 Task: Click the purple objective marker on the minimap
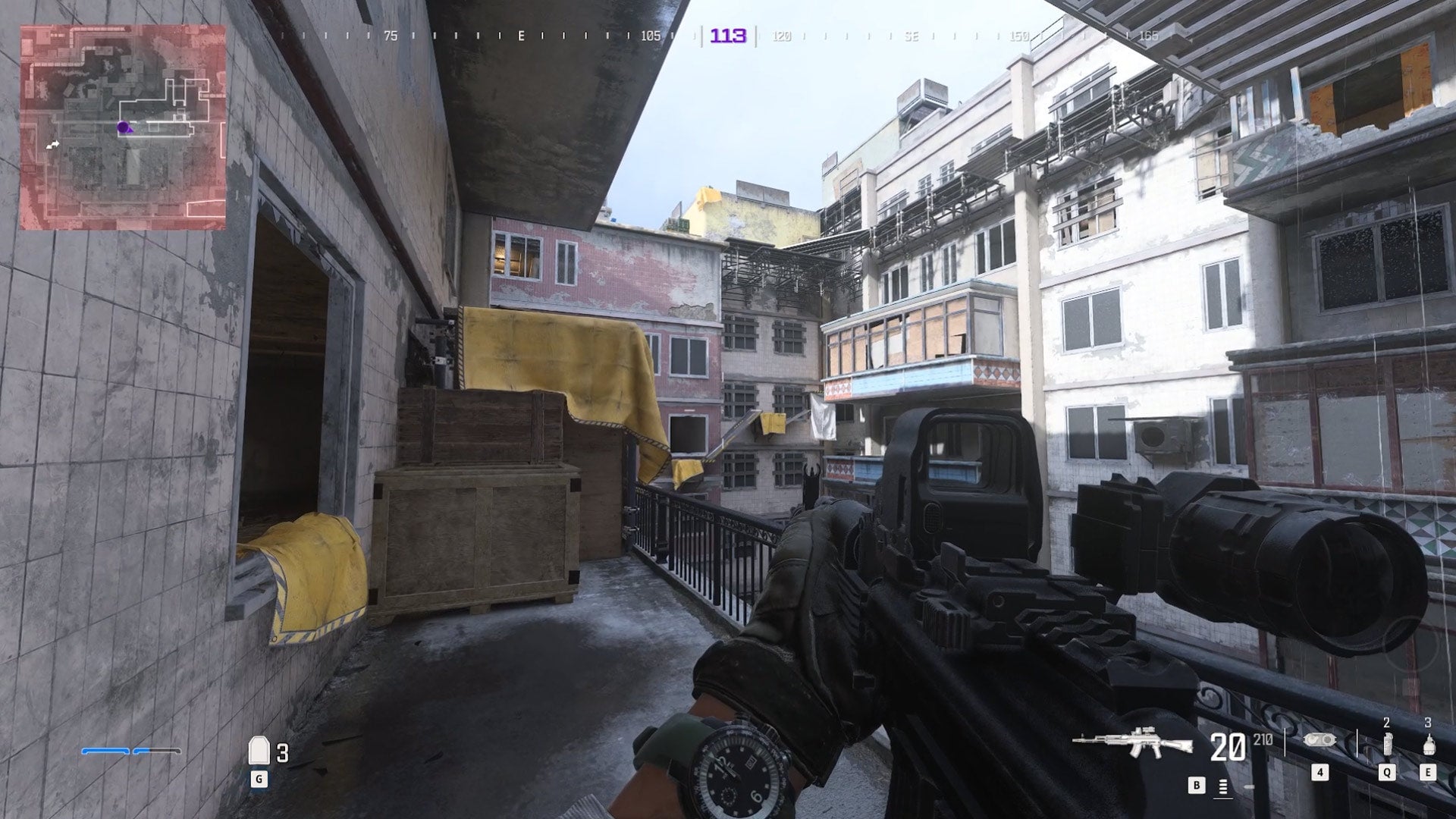[121, 127]
